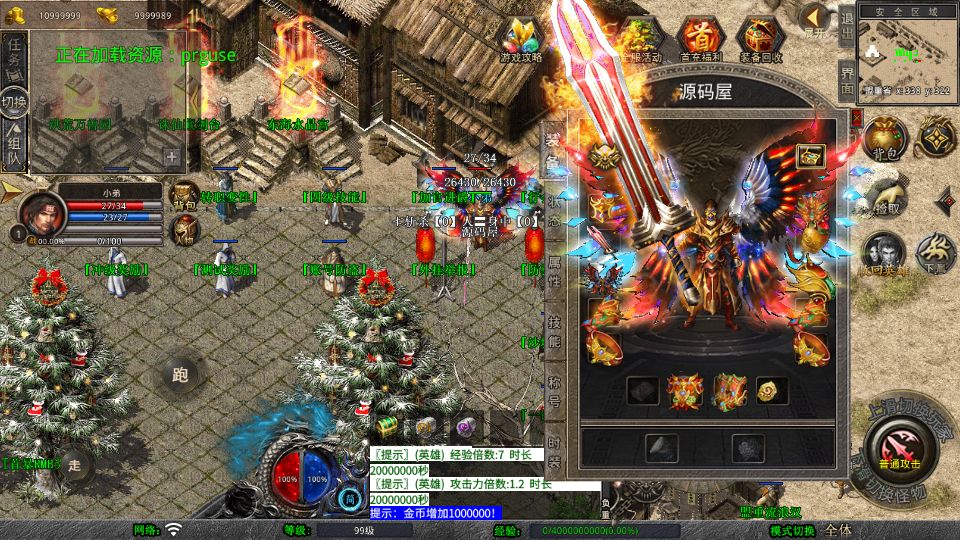Close the character equipment panel

[x=856, y=117]
